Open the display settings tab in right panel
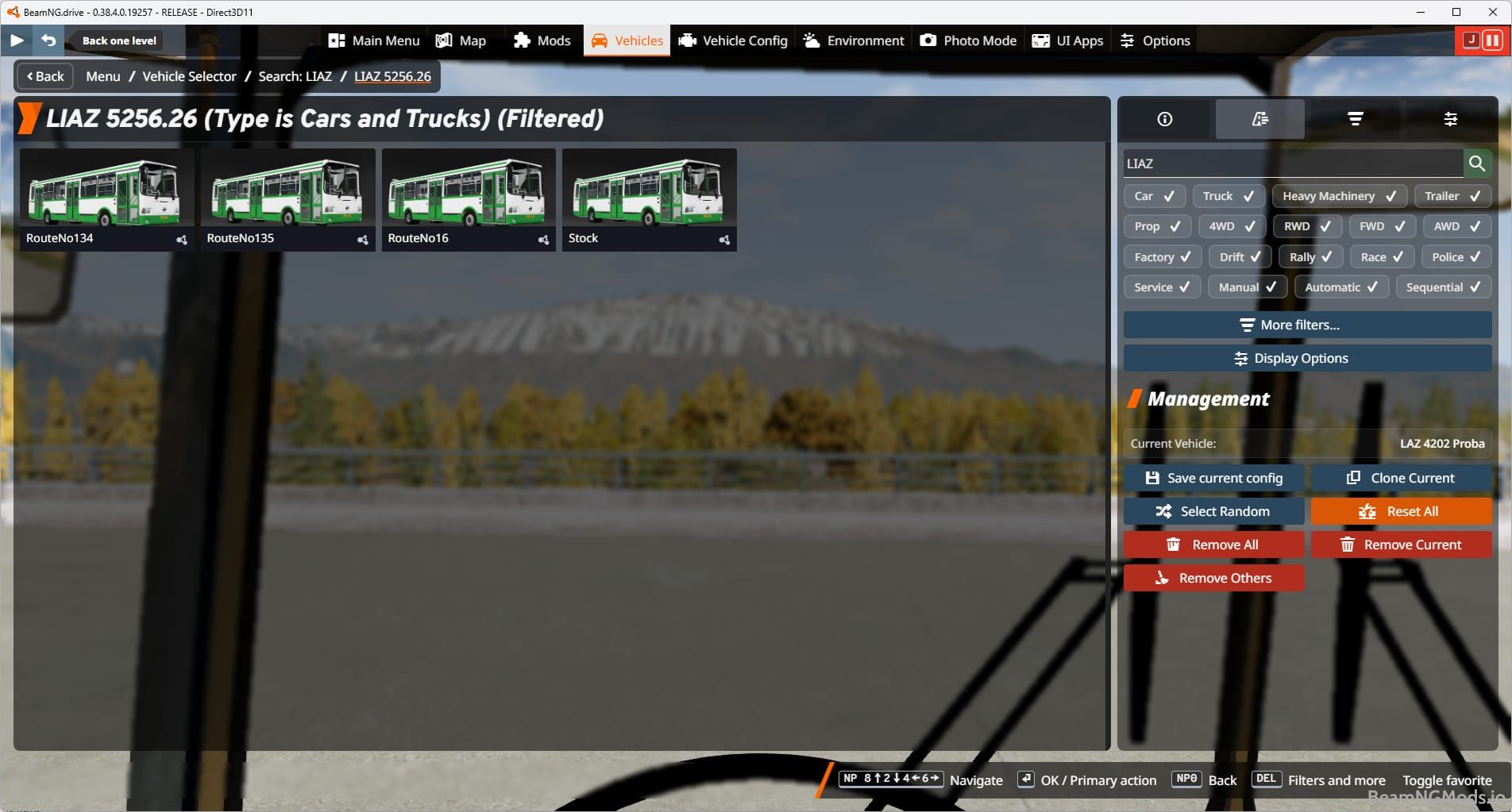 point(1451,119)
